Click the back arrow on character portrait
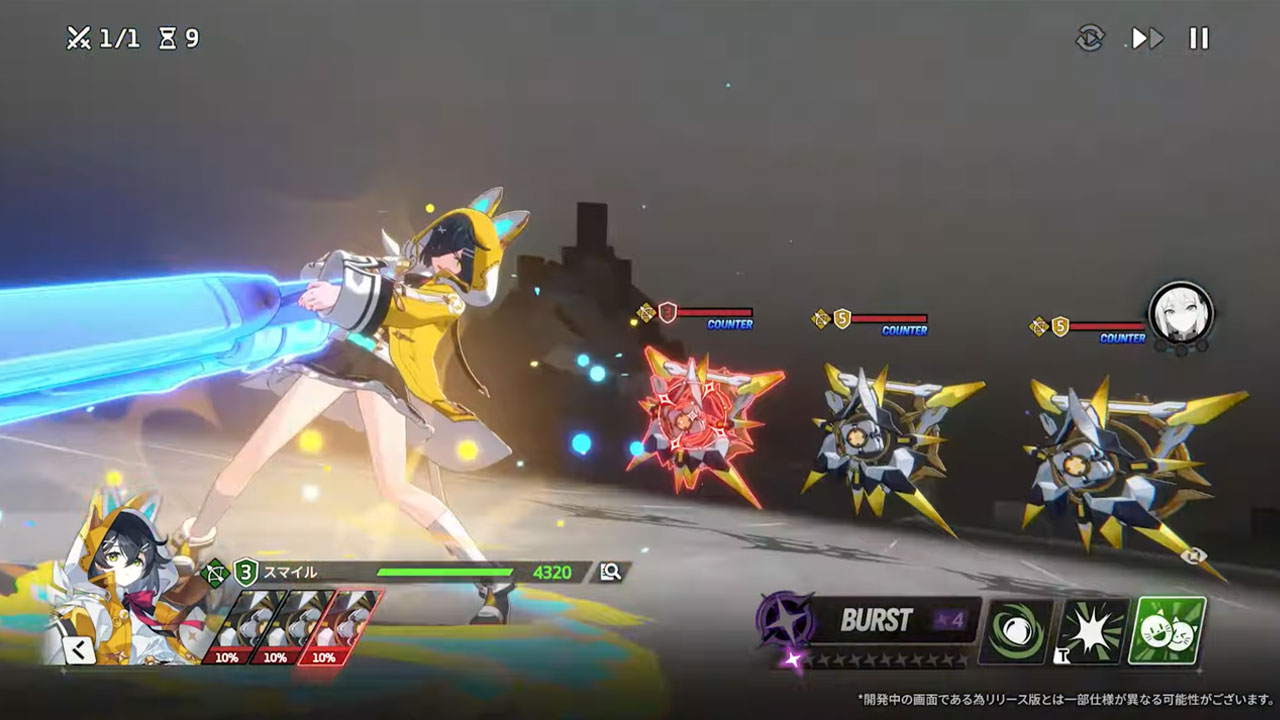 (x=78, y=650)
